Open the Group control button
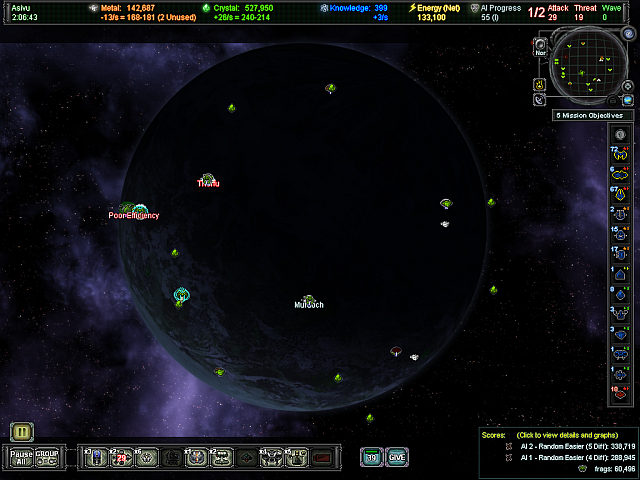Screen dimensions: 640x480 (47, 457)
